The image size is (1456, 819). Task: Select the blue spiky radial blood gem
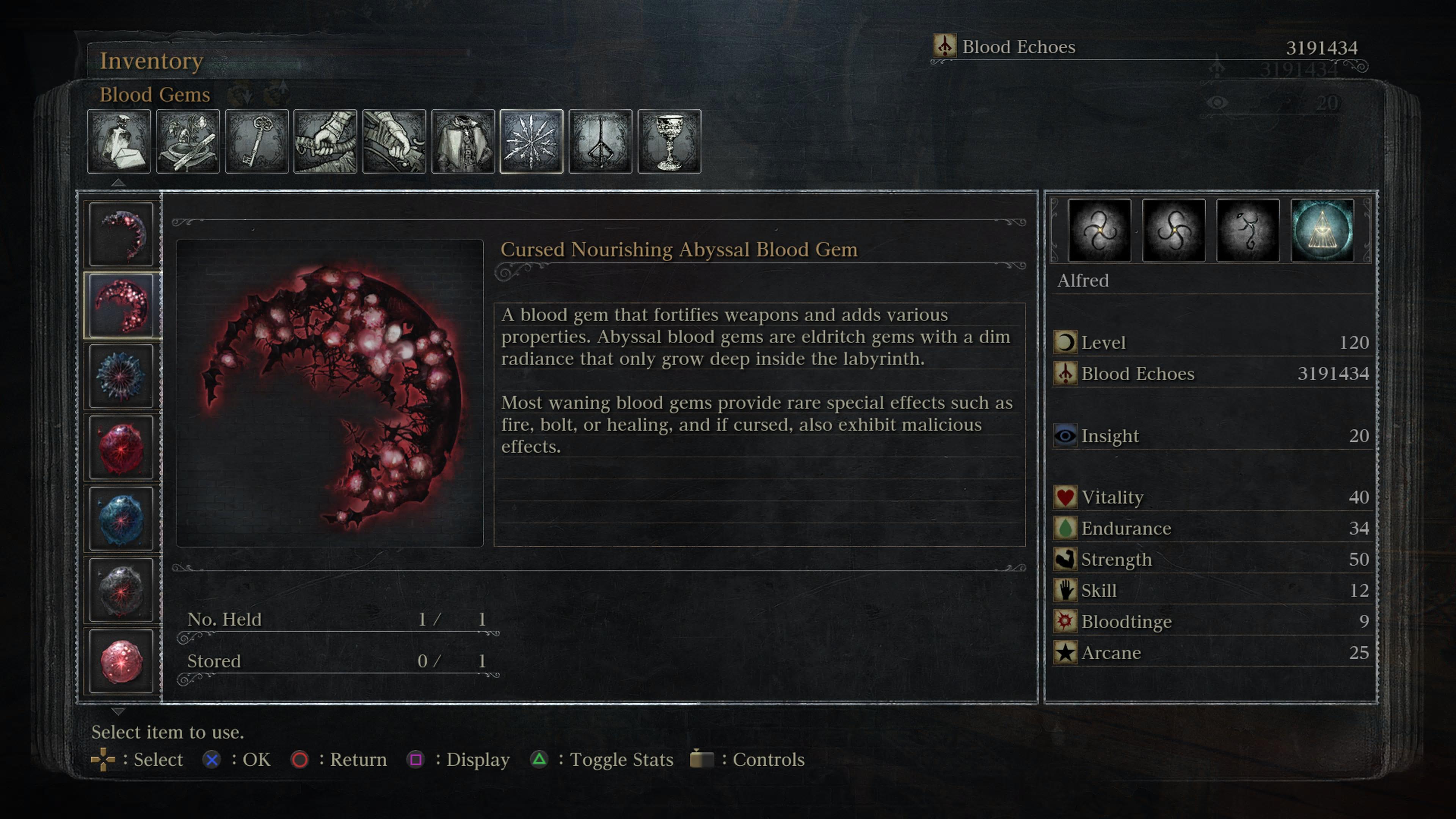tap(121, 377)
